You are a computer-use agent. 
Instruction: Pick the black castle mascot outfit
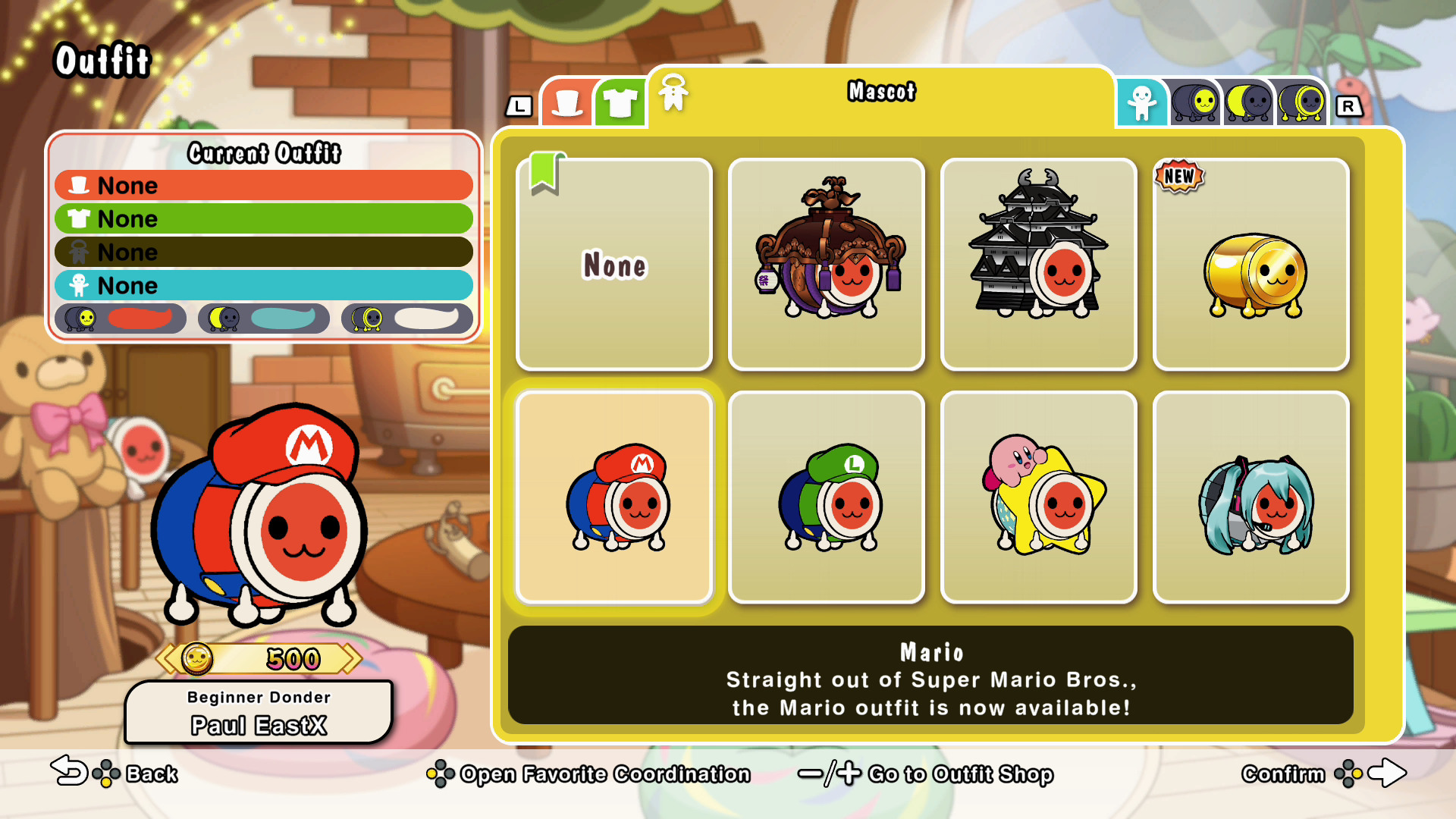[x=1038, y=264]
